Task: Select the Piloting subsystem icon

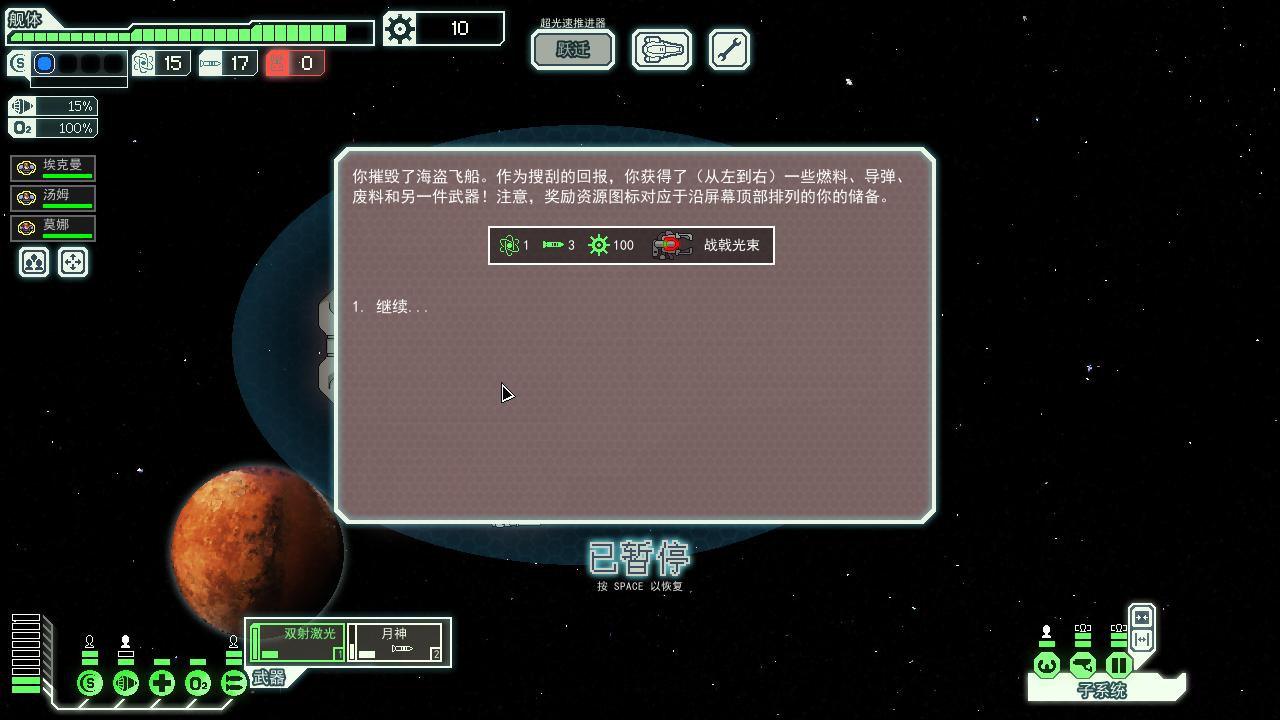Action: (1046, 665)
